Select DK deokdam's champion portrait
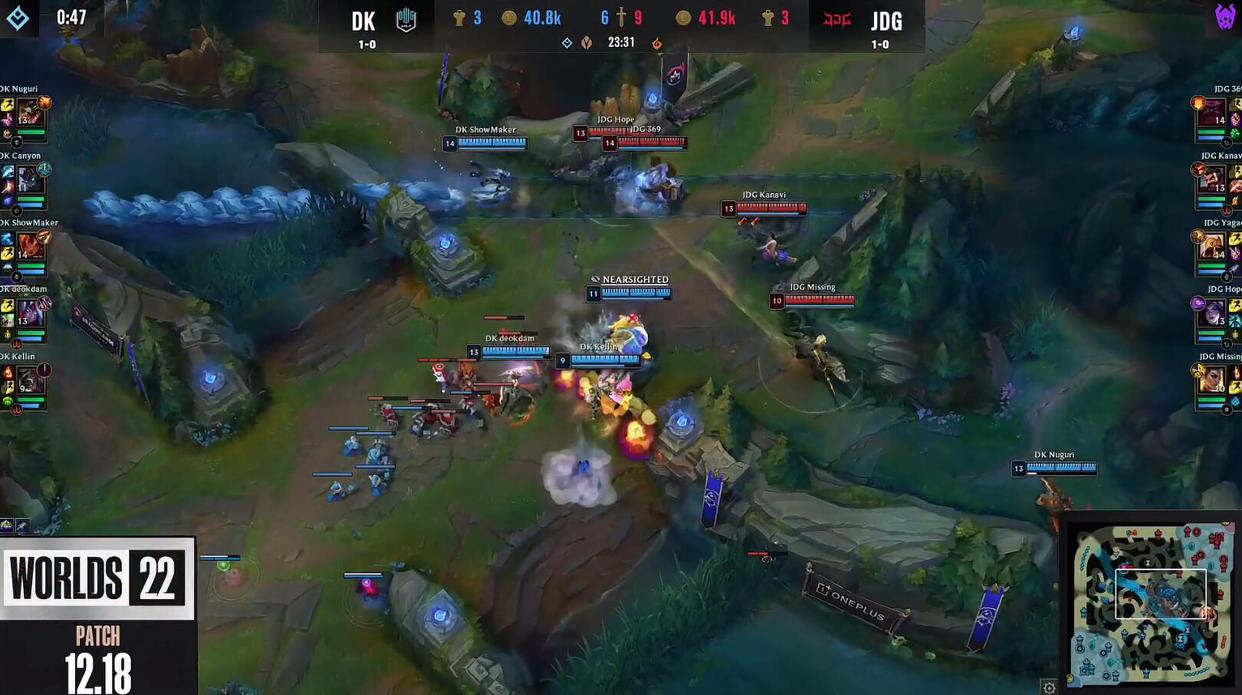Viewport: 1242px width, 695px height. click(x=29, y=313)
